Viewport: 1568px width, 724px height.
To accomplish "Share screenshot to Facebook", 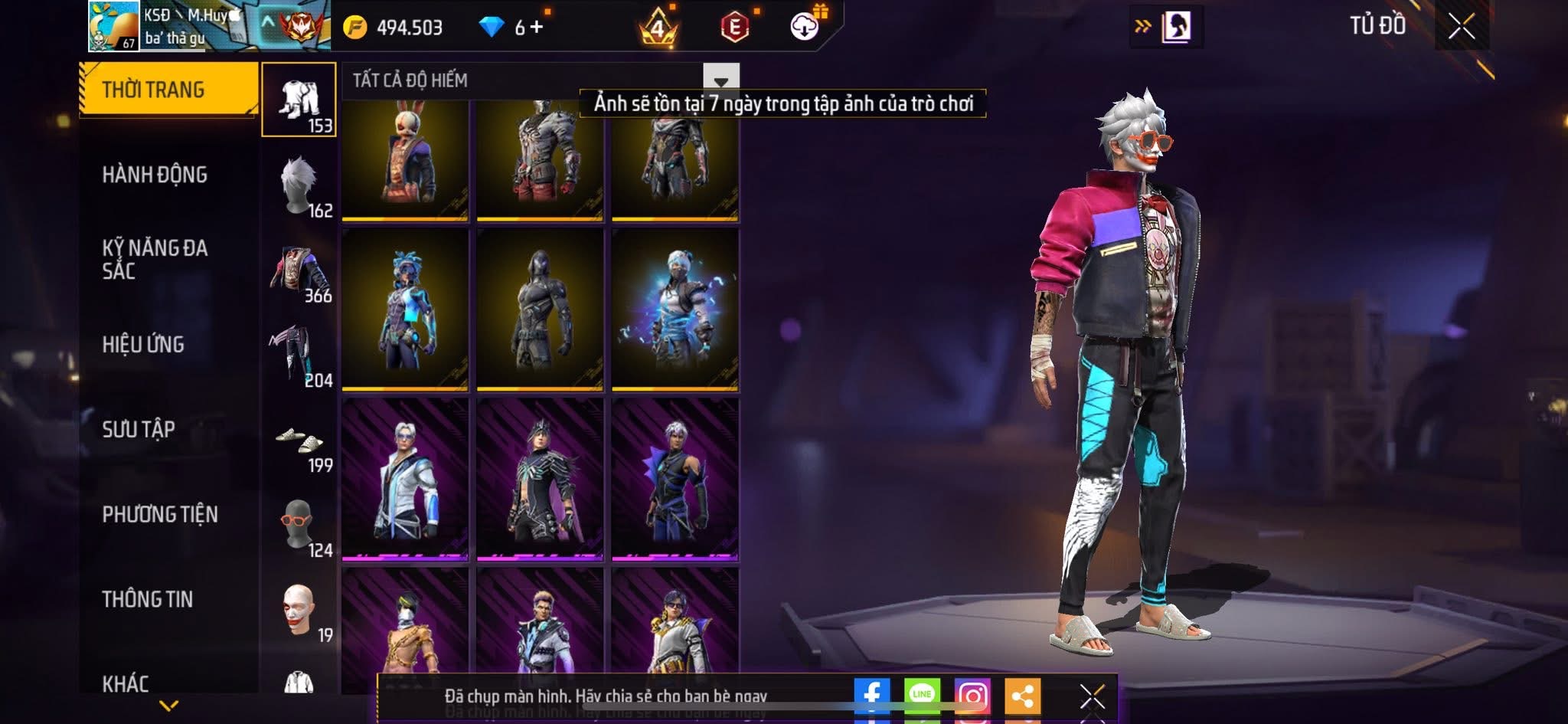I will point(871,696).
